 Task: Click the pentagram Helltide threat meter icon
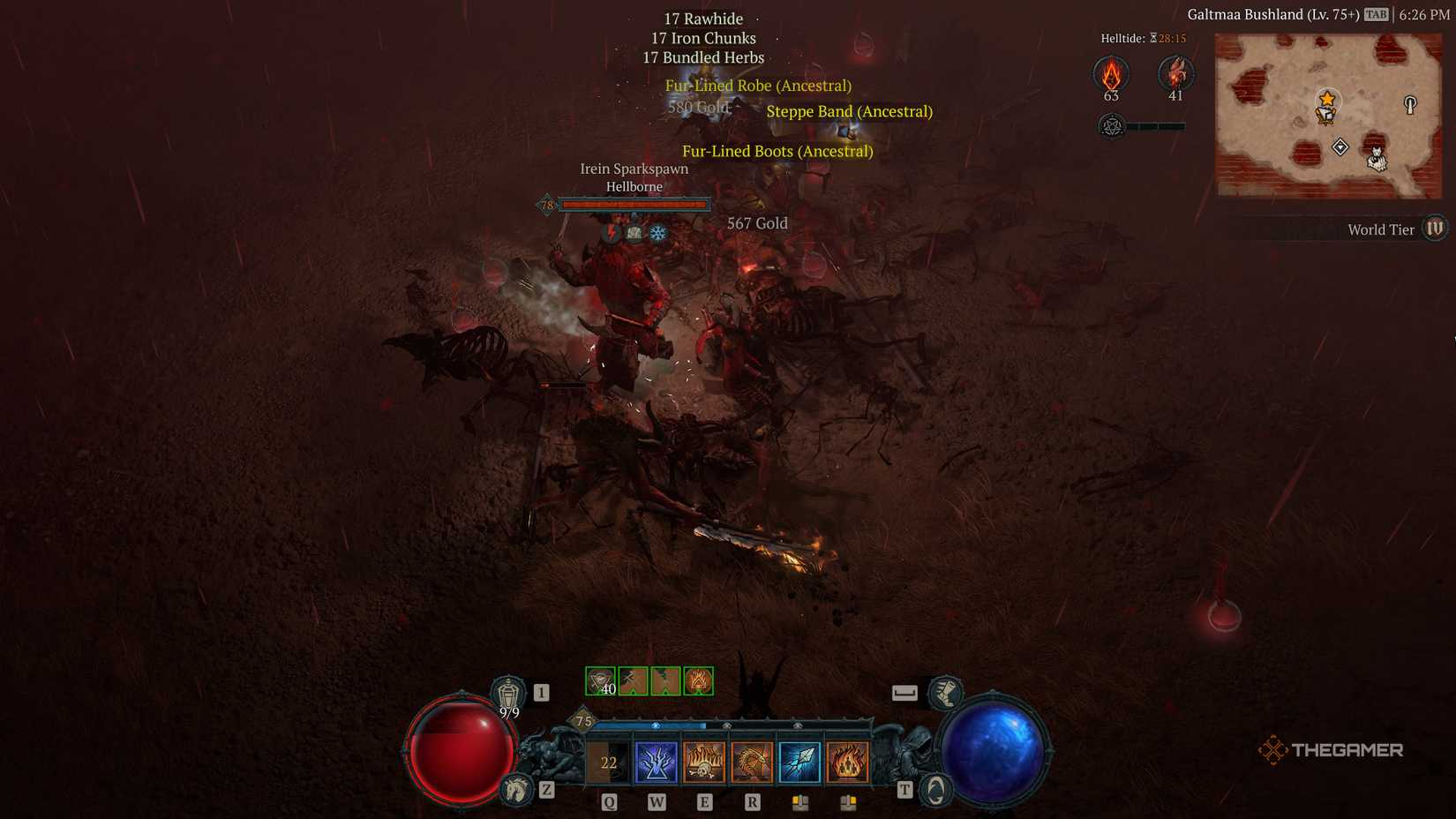[1111, 127]
